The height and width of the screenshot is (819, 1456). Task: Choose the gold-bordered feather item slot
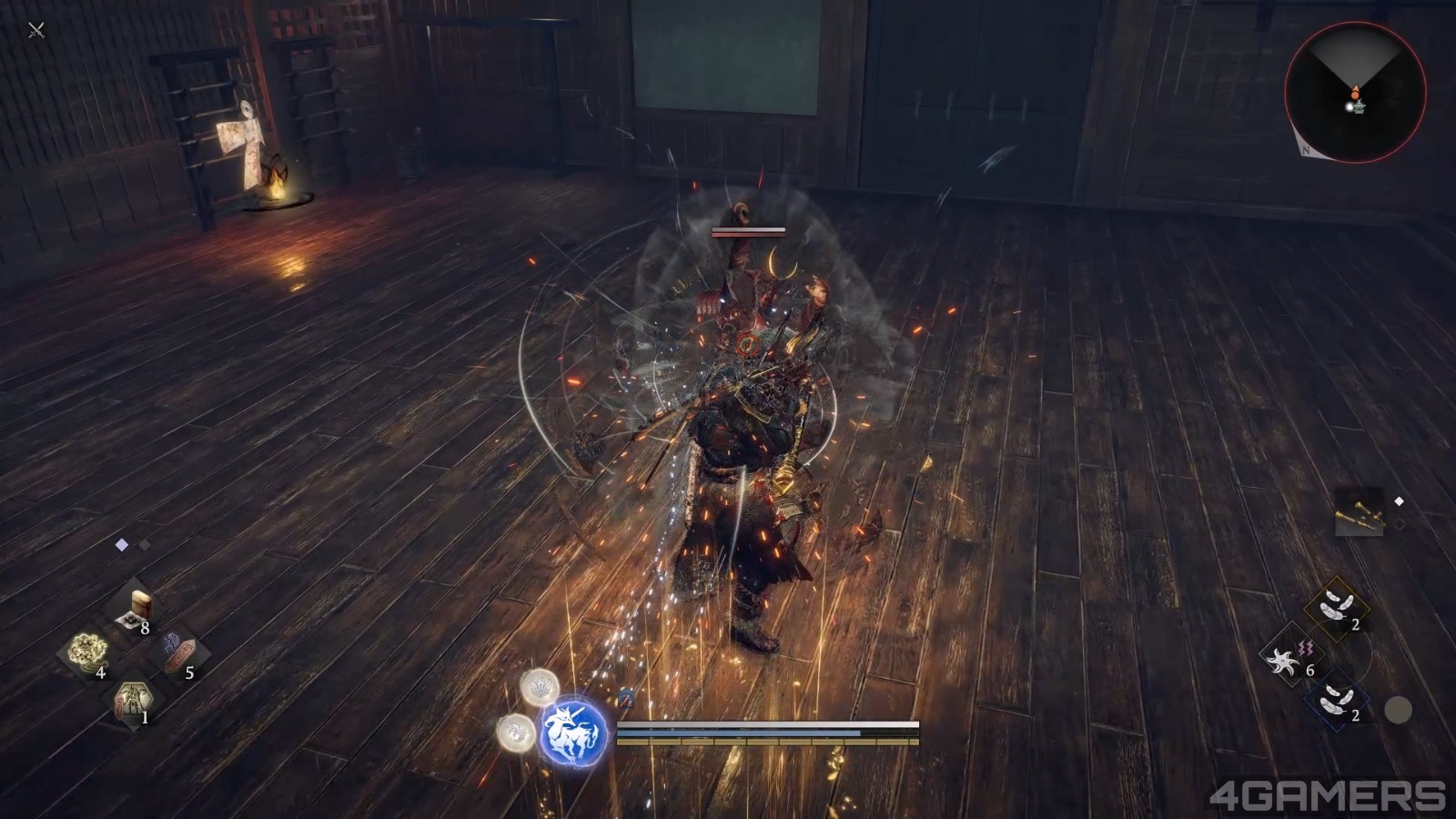[1339, 607]
